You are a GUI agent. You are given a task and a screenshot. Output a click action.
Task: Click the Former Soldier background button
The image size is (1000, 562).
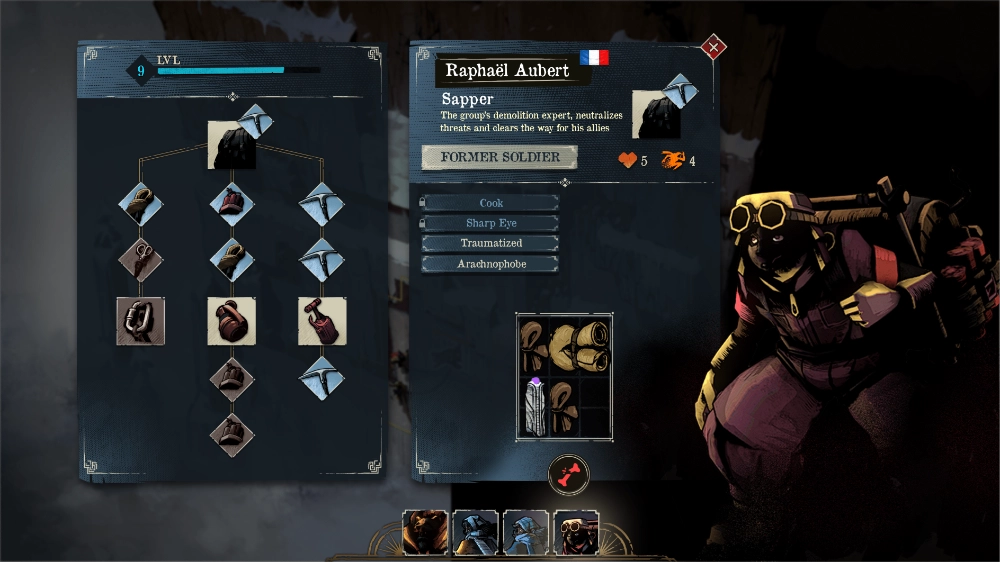500,157
